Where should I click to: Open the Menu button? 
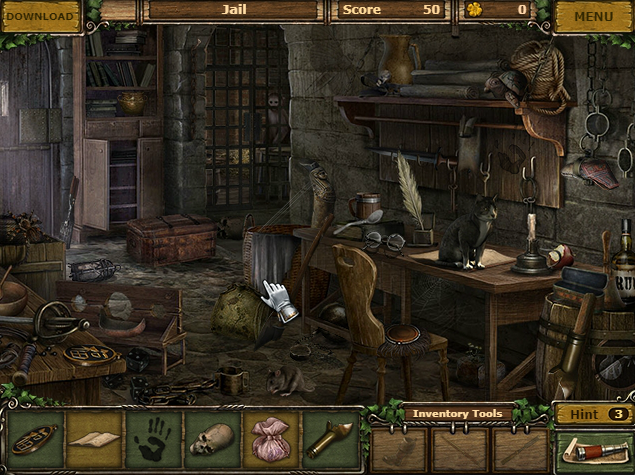[593, 16]
